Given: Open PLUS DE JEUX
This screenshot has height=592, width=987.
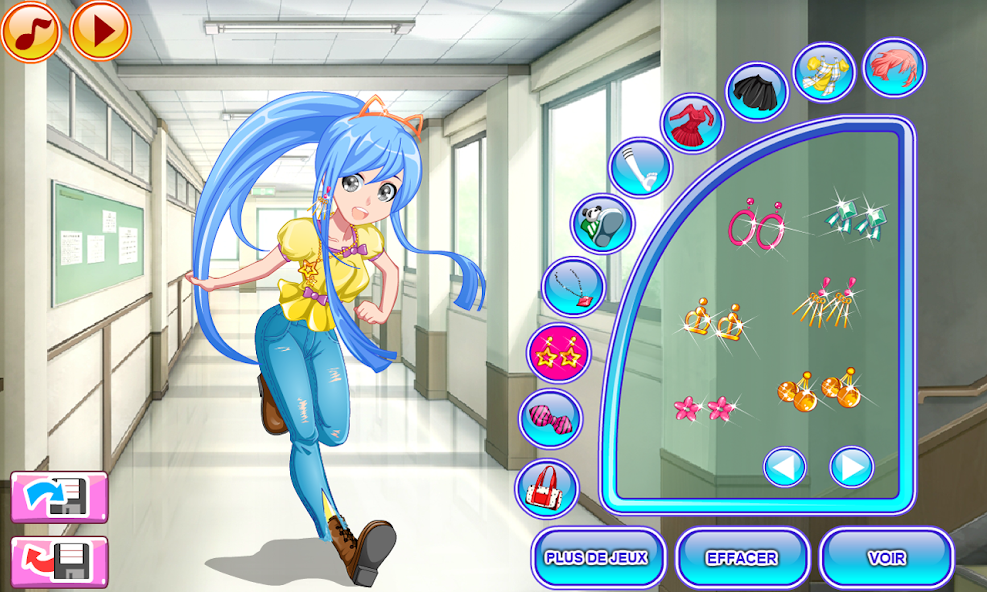Looking at the screenshot, I should 597,557.
